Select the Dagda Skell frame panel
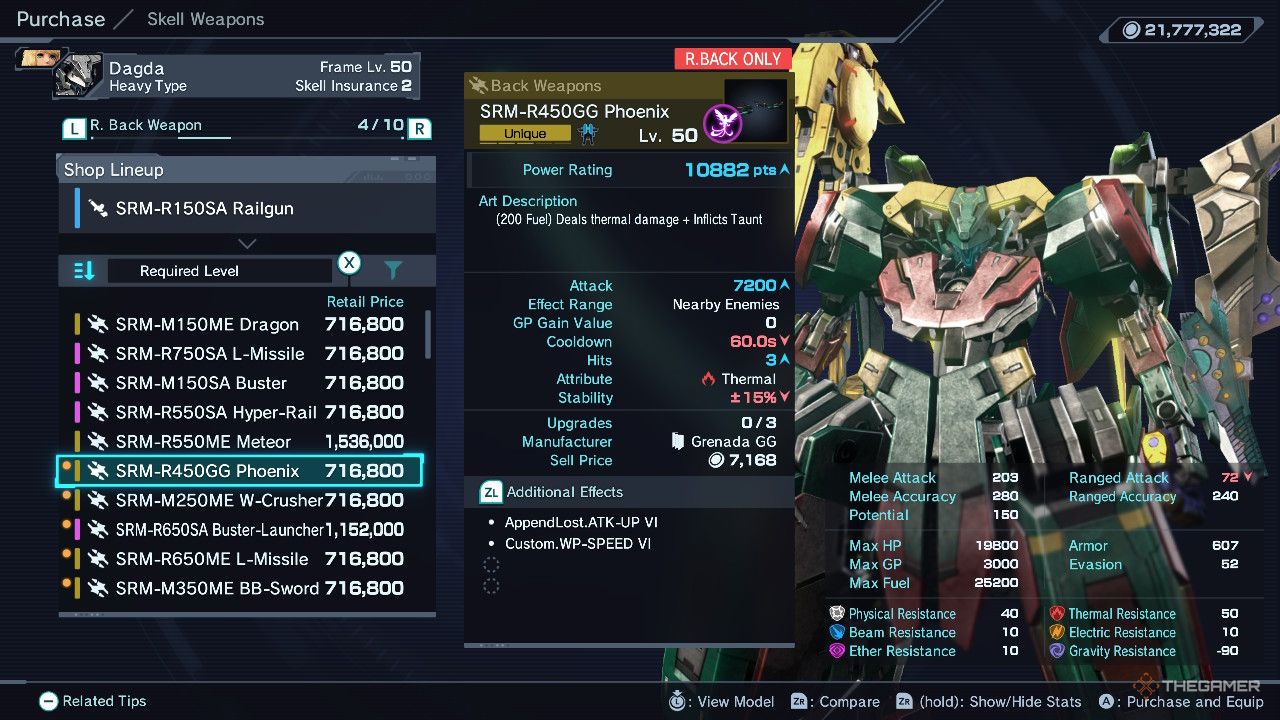This screenshot has height=720, width=1280. pyautogui.click(x=237, y=76)
